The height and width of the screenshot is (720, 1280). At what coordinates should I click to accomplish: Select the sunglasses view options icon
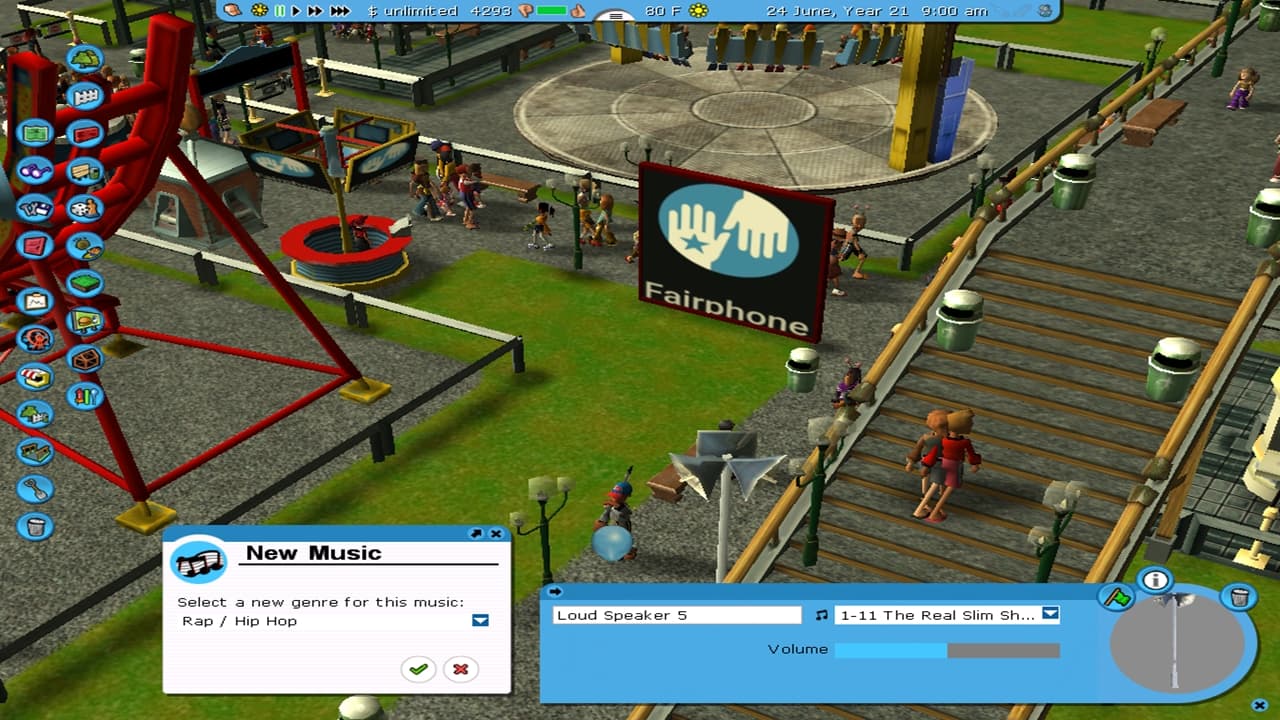tap(35, 171)
